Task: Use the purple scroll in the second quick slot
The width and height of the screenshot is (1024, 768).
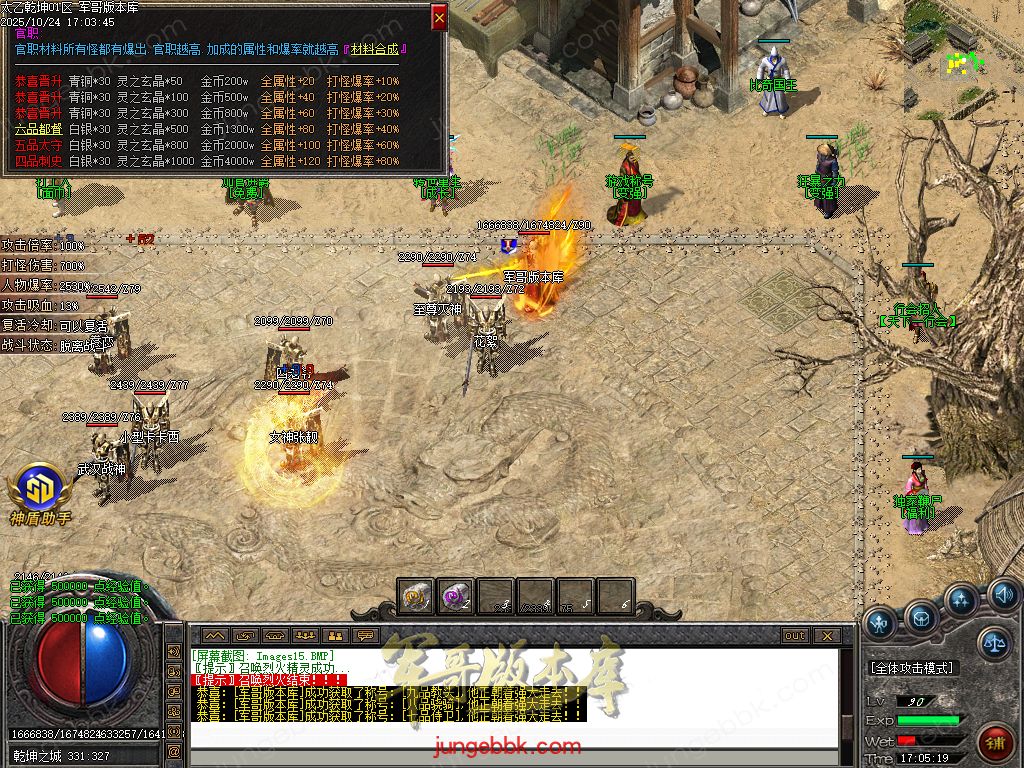Action: click(456, 597)
